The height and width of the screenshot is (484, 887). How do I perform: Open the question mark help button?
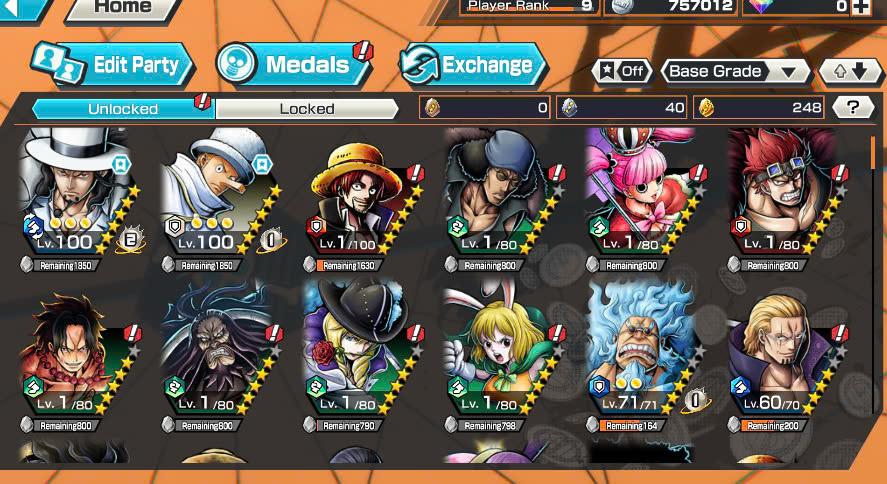pyautogui.click(x=852, y=108)
